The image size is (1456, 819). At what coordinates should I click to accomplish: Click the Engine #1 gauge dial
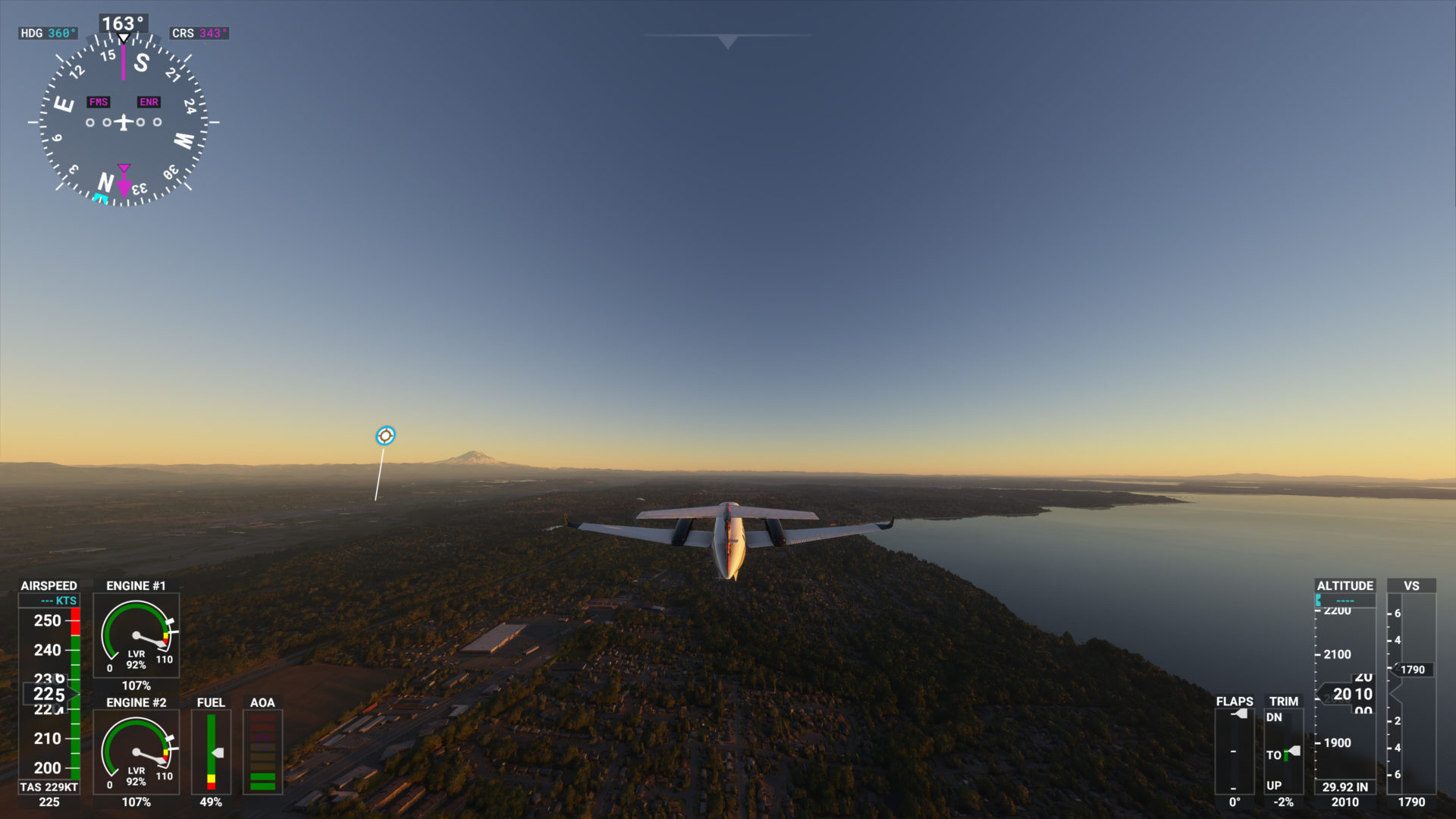point(136,637)
